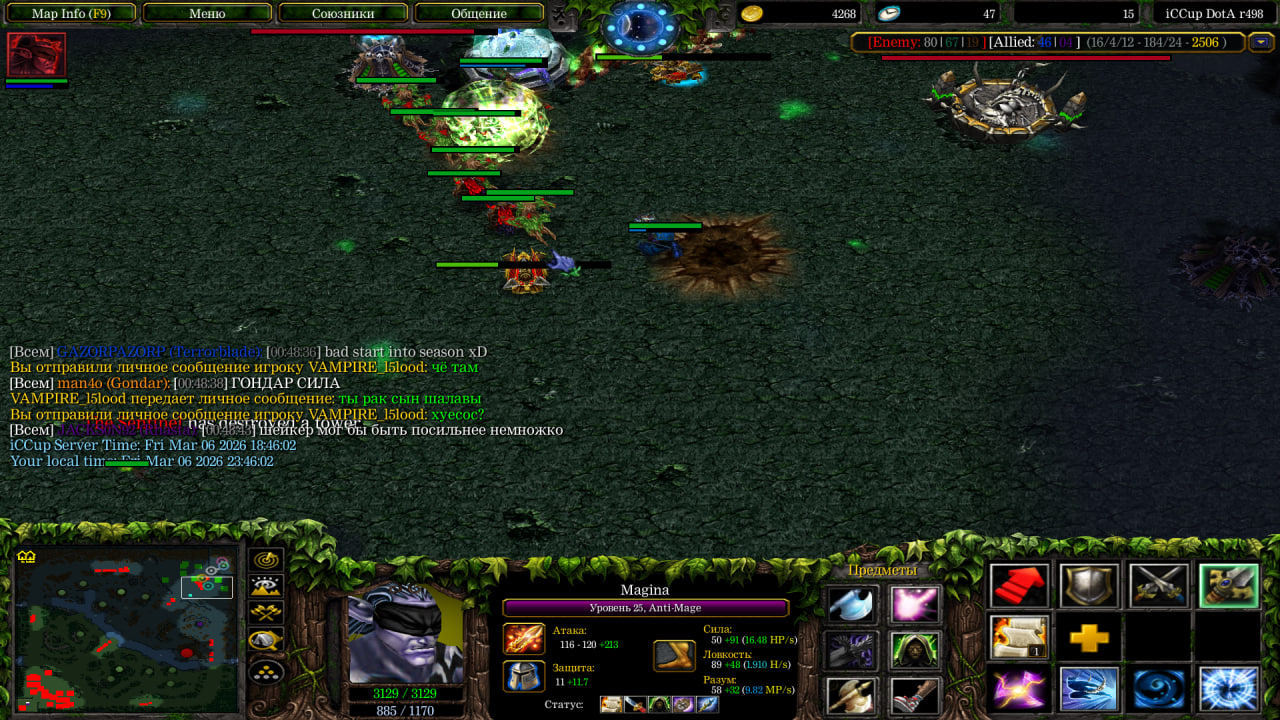Click the minimap signal ping button
Viewport: 1280px width, 720px height.
click(266, 561)
